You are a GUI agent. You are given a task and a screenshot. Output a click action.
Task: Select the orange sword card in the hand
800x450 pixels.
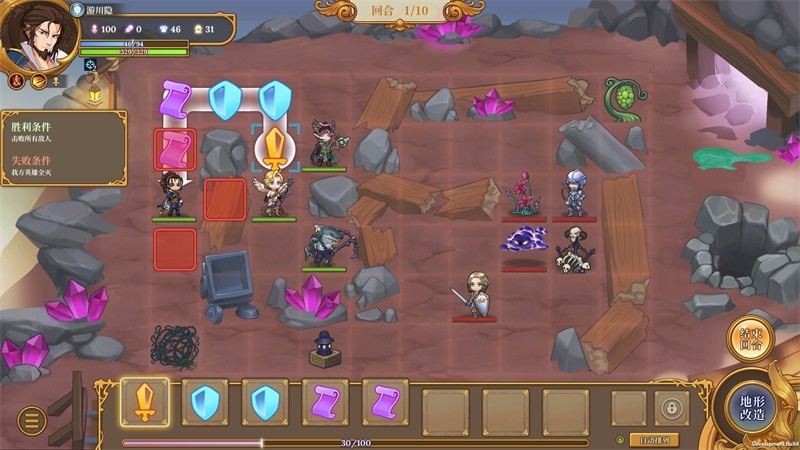(145, 402)
